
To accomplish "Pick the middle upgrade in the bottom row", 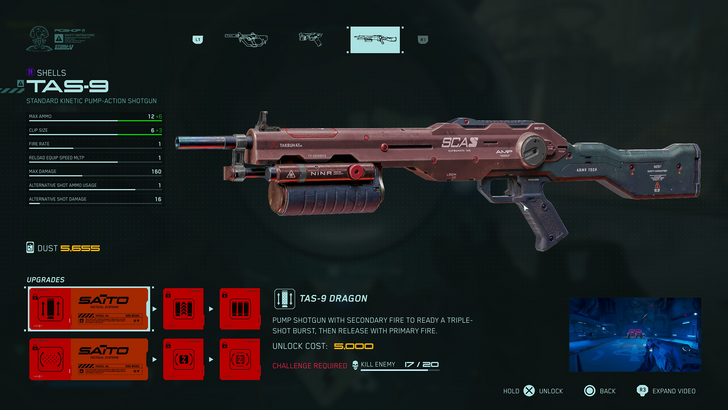I will [183, 358].
